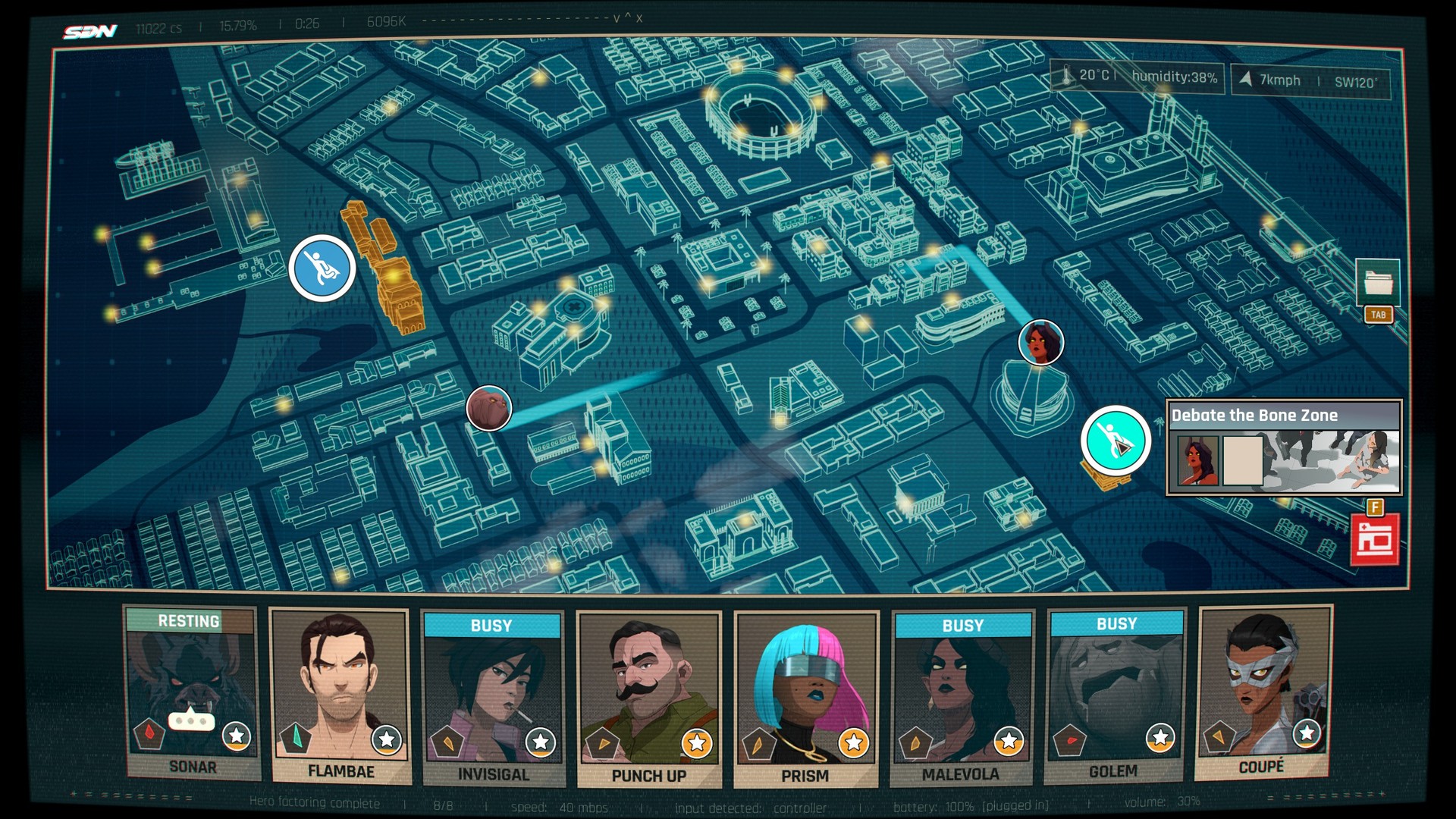Select the Prism hero card

click(805, 699)
